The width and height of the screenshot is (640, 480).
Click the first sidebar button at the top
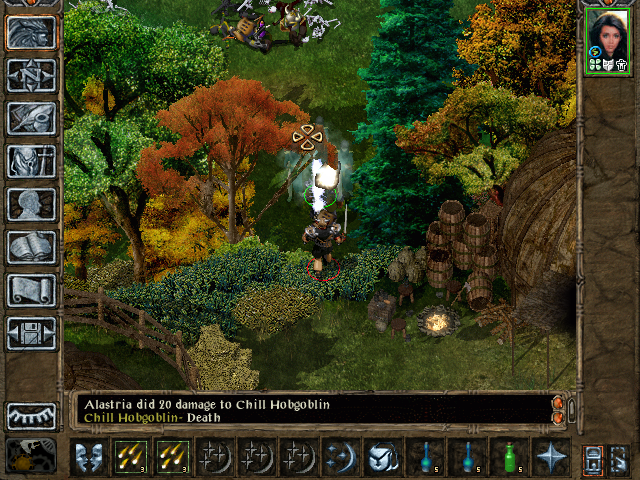(x=31, y=33)
